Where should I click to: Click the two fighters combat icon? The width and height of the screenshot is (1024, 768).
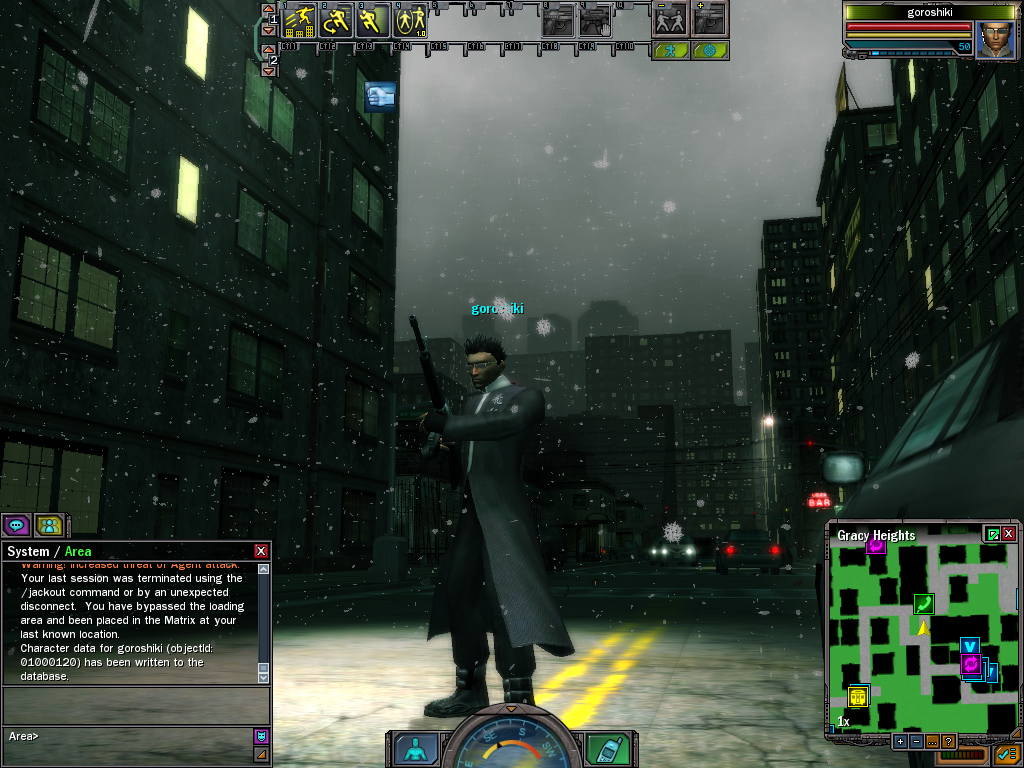coord(670,20)
